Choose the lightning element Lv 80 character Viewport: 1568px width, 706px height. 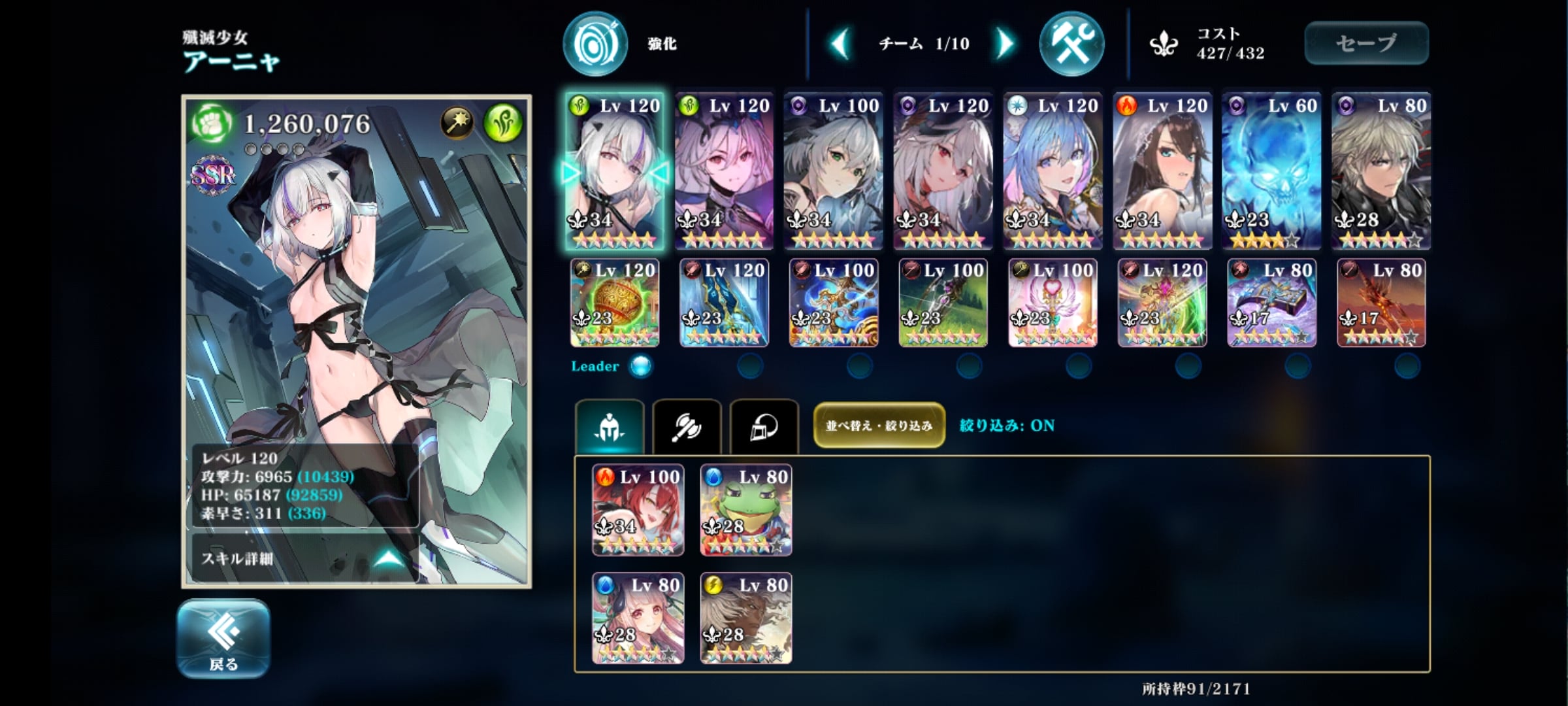click(x=746, y=618)
